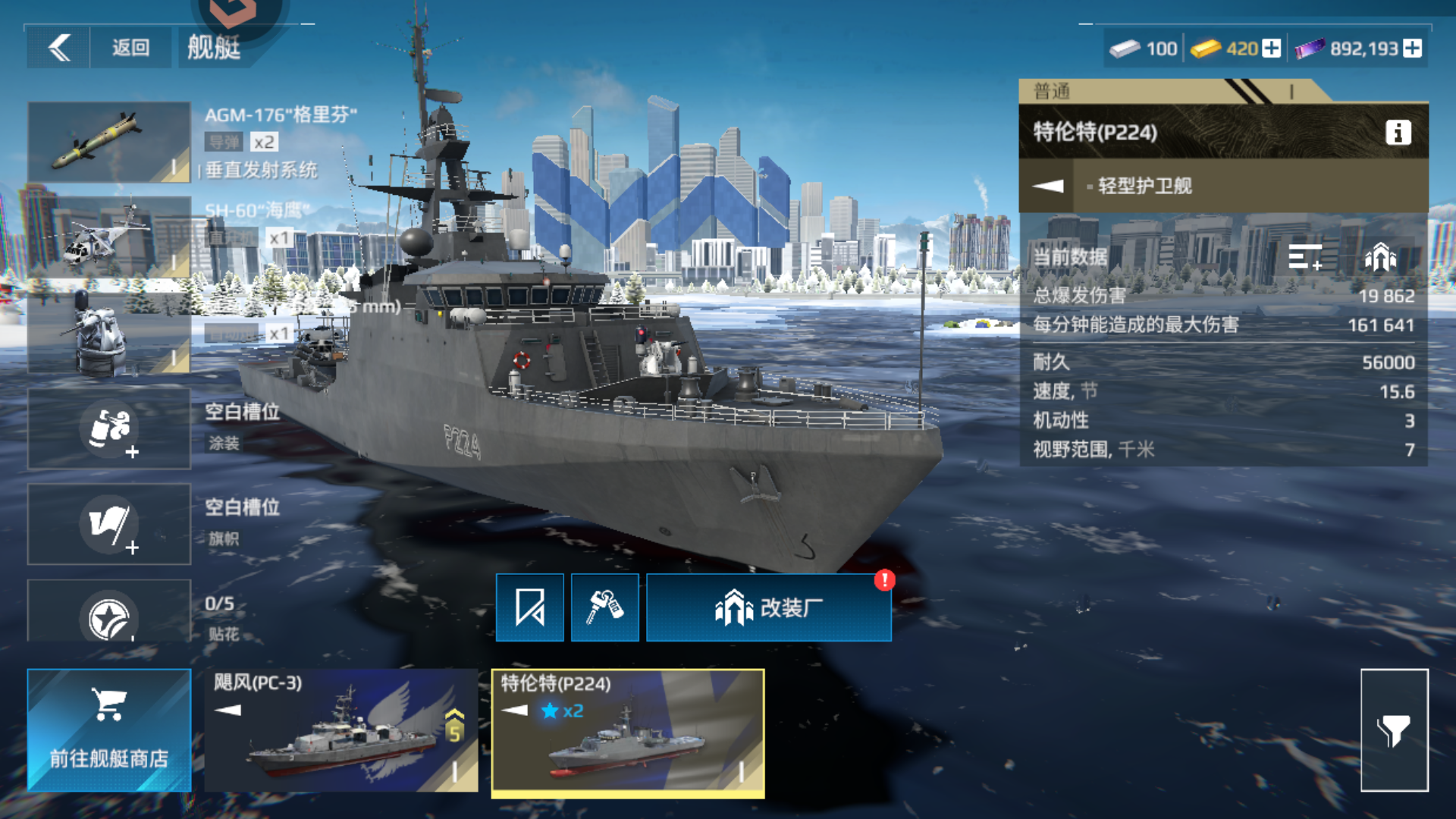
Task: Click the bookmark icon left of 改装厂
Action: [529, 607]
